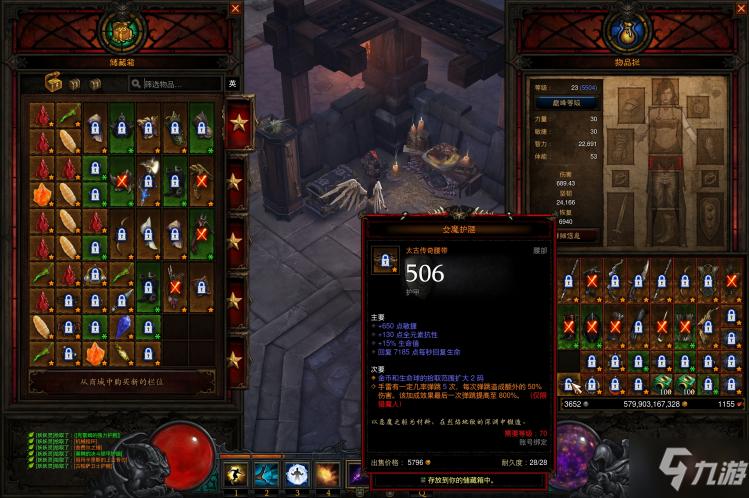Select the first stash tab with the highlighted star

(x=239, y=124)
